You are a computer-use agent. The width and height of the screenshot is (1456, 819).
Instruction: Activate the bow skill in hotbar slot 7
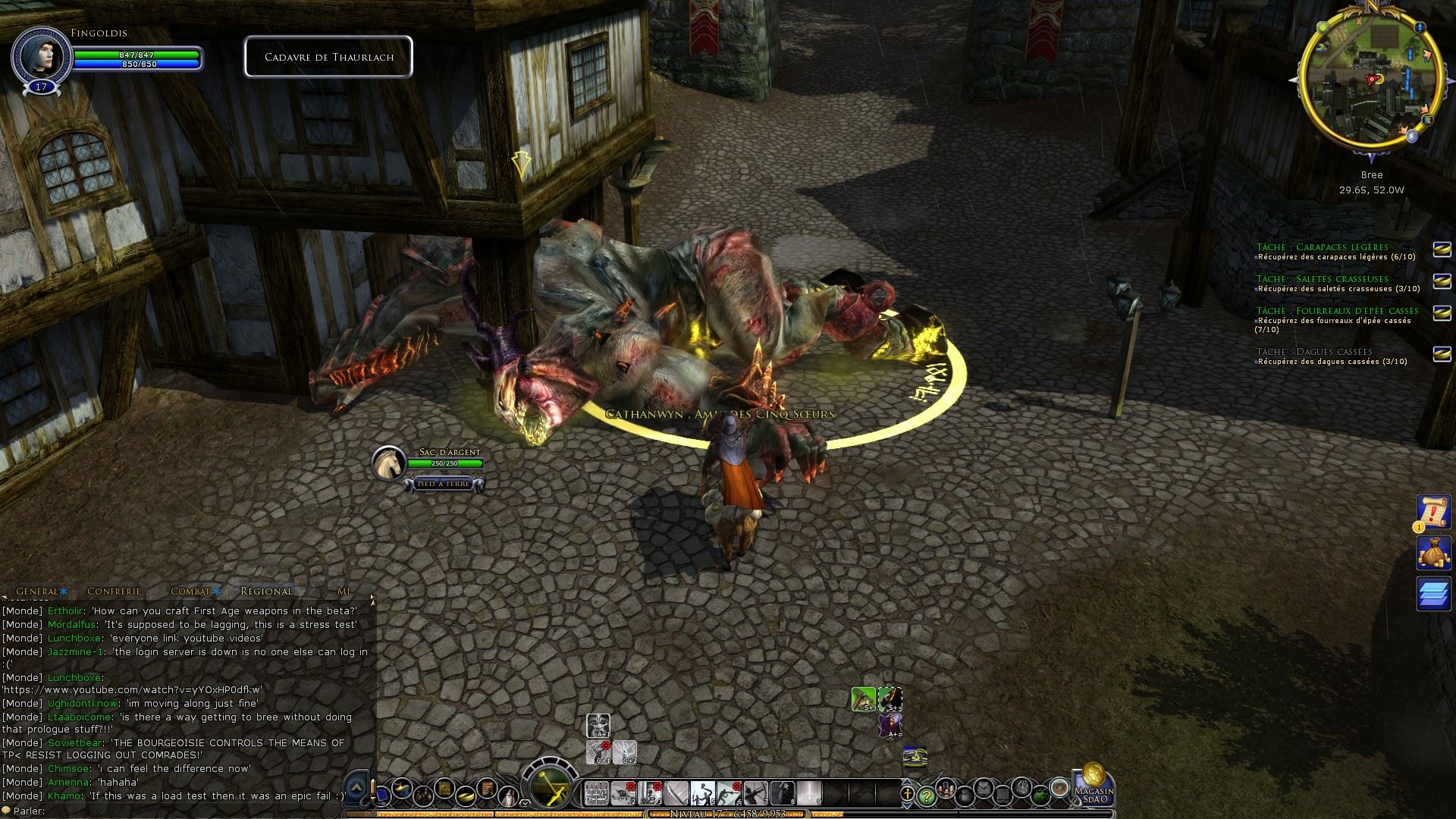[755, 793]
